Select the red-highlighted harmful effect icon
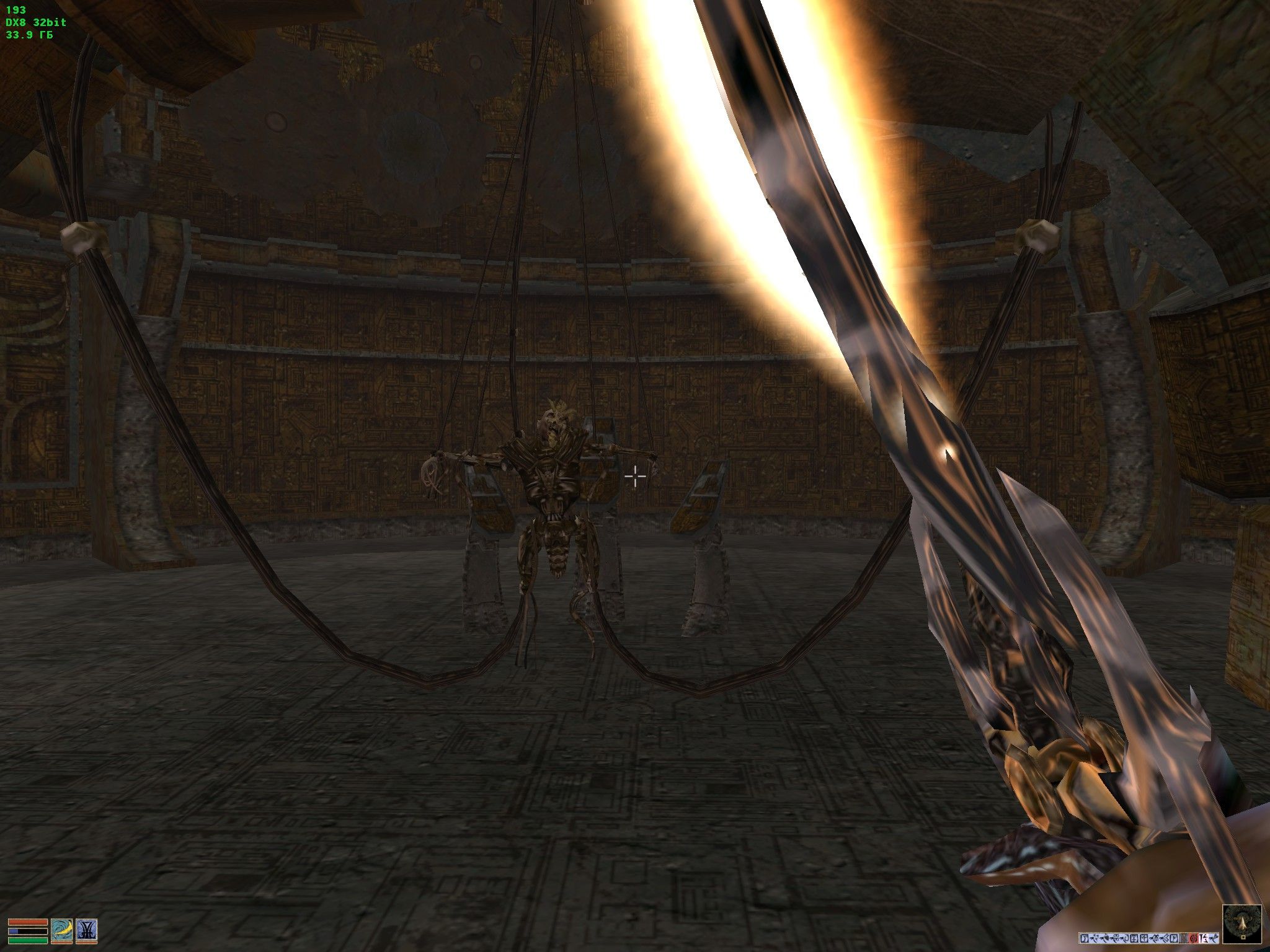This screenshot has width=1270, height=952. (x=1193, y=938)
